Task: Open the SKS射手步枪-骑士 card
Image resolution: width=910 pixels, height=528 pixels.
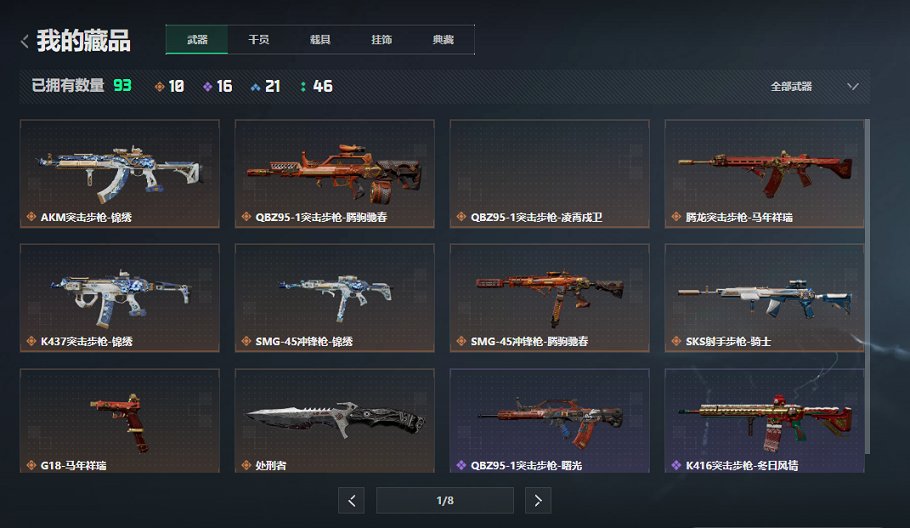Action: pyautogui.click(x=764, y=297)
